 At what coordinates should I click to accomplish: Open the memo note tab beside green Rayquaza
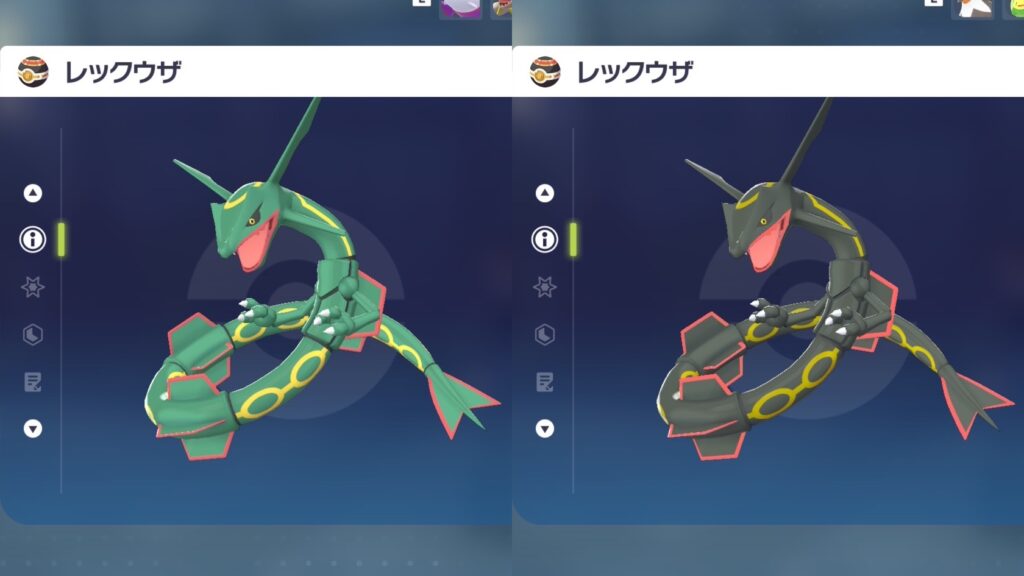point(33,381)
